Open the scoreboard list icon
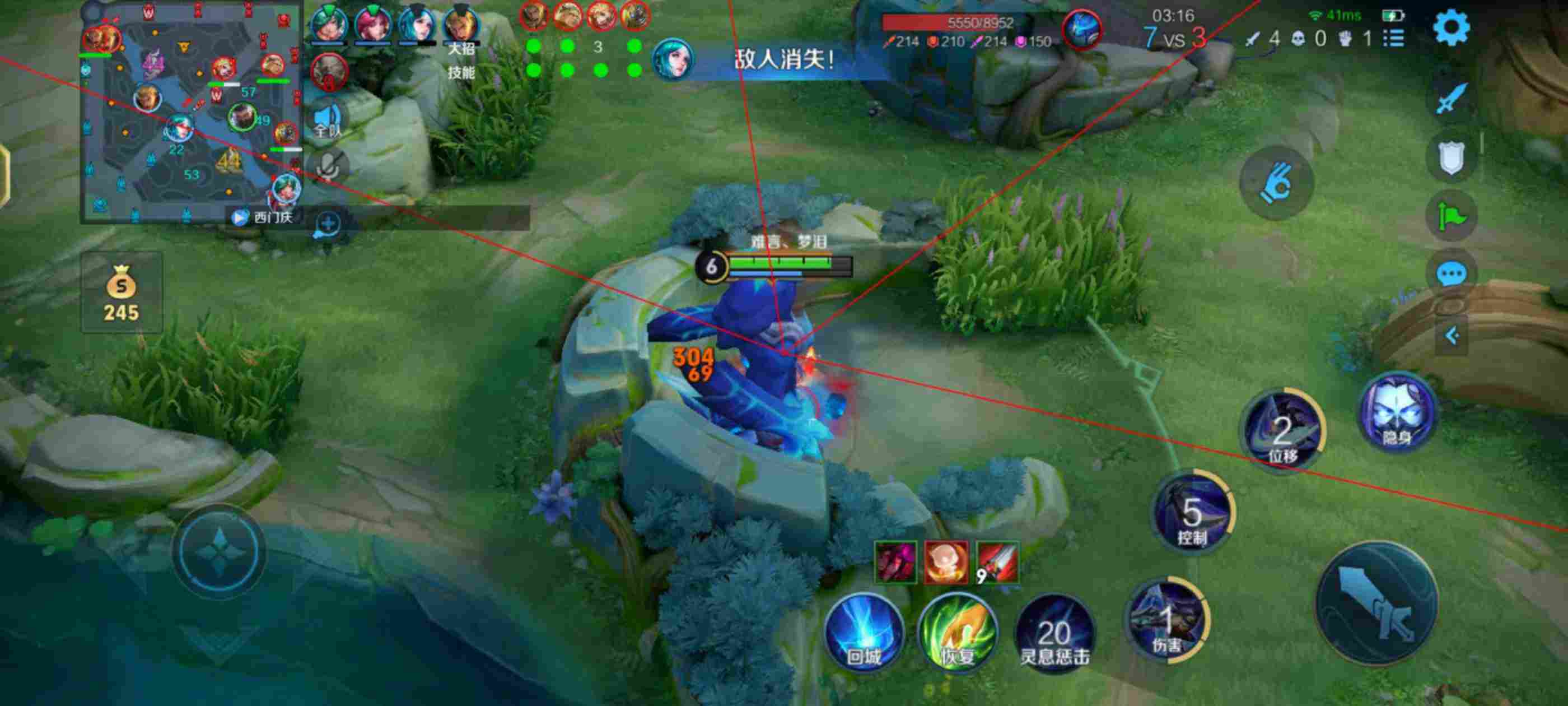Image resolution: width=1568 pixels, height=706 pixels. click(x=1394, y=39)
